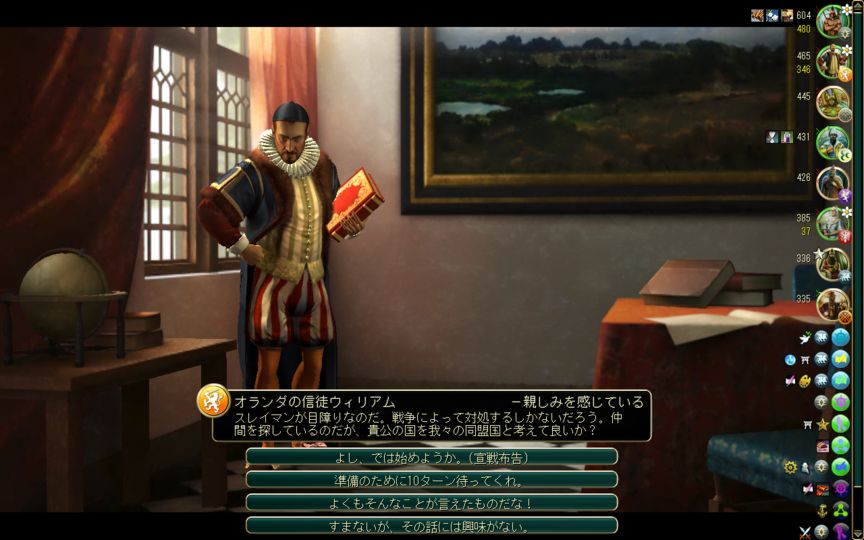Screen dimensions: 864x540
Task: Choose the leader portrait scoring 426
Action: [831, 182]
